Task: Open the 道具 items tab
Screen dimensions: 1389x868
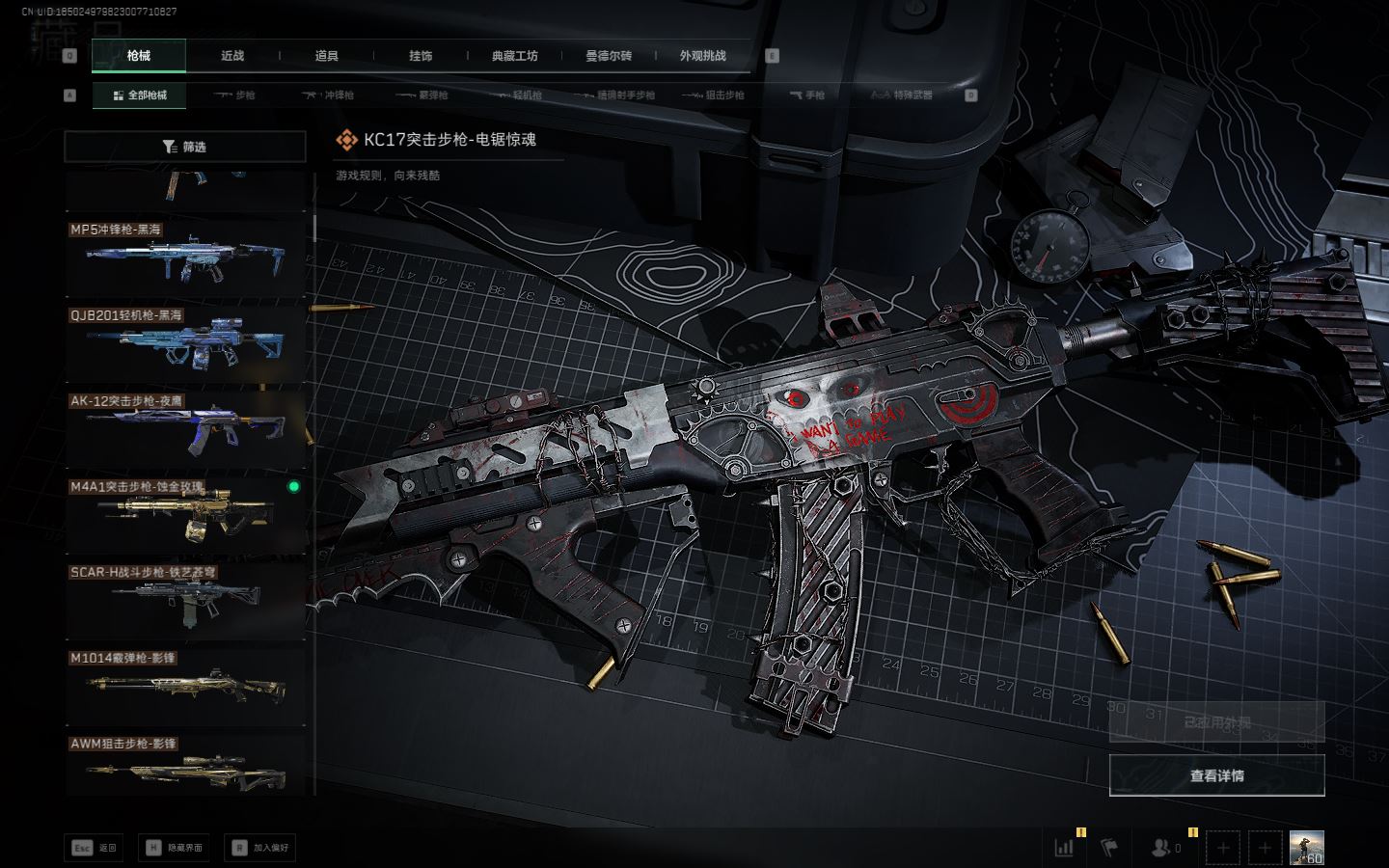Action: pos(326,56)
